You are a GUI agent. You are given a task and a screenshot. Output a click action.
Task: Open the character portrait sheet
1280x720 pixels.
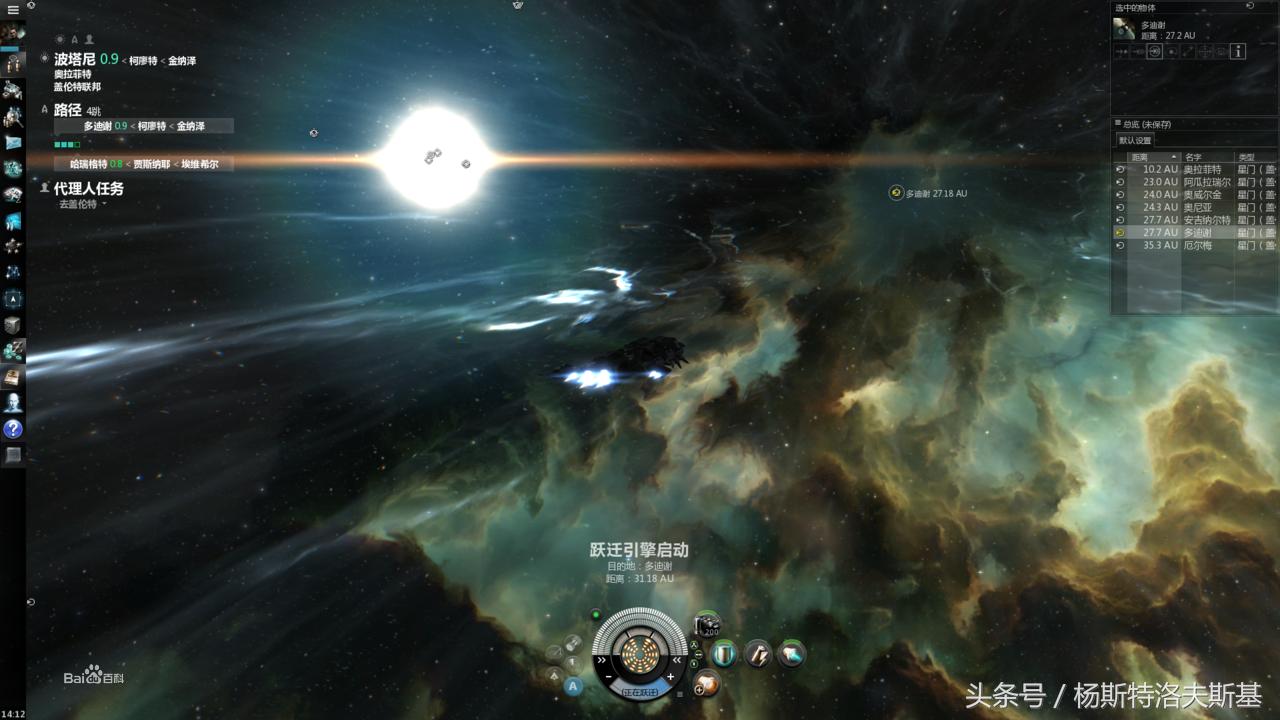click(x=13, y=32)
